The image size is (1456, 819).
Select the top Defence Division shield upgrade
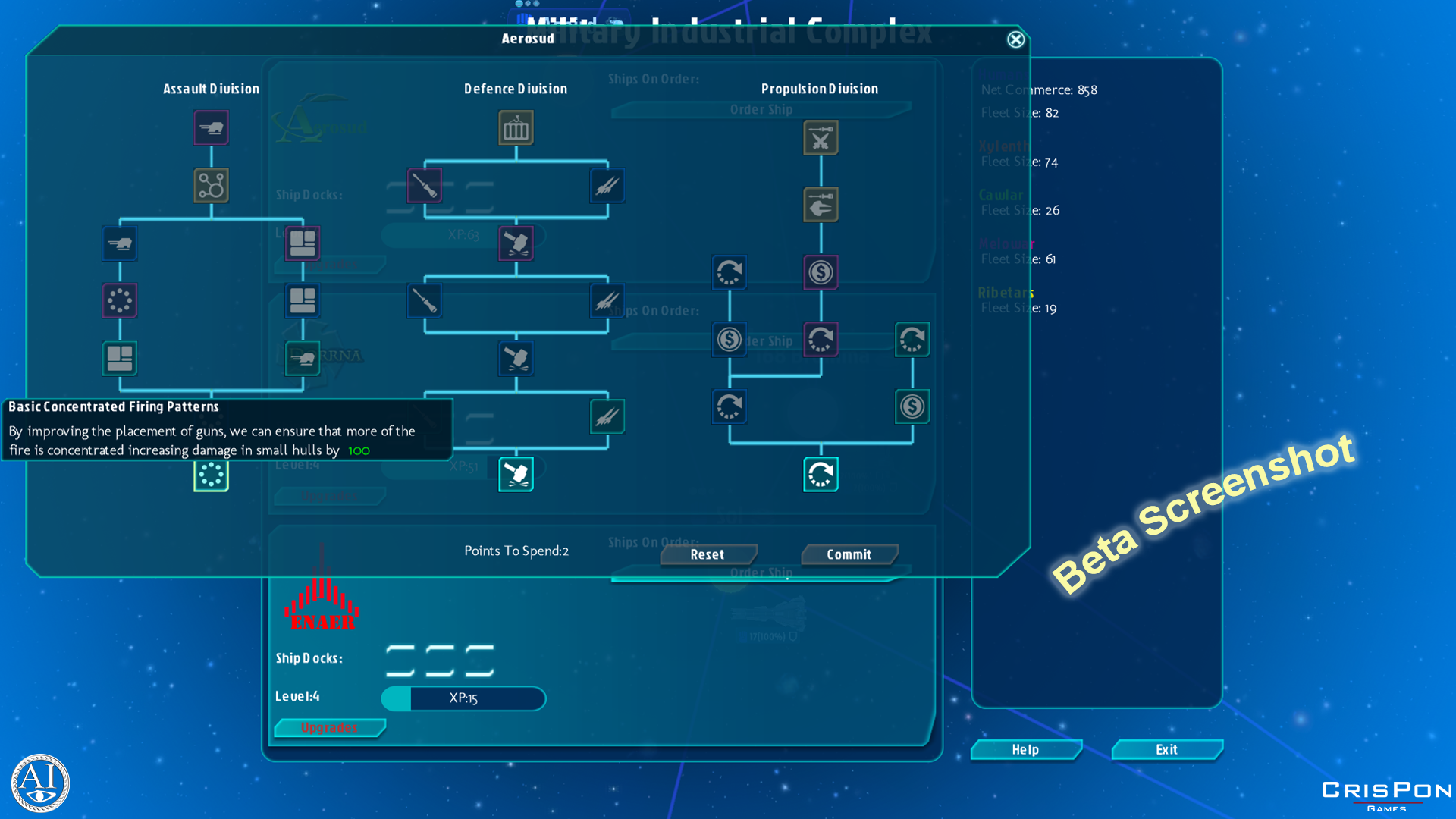pyautogui.click(x=516, y=127)
